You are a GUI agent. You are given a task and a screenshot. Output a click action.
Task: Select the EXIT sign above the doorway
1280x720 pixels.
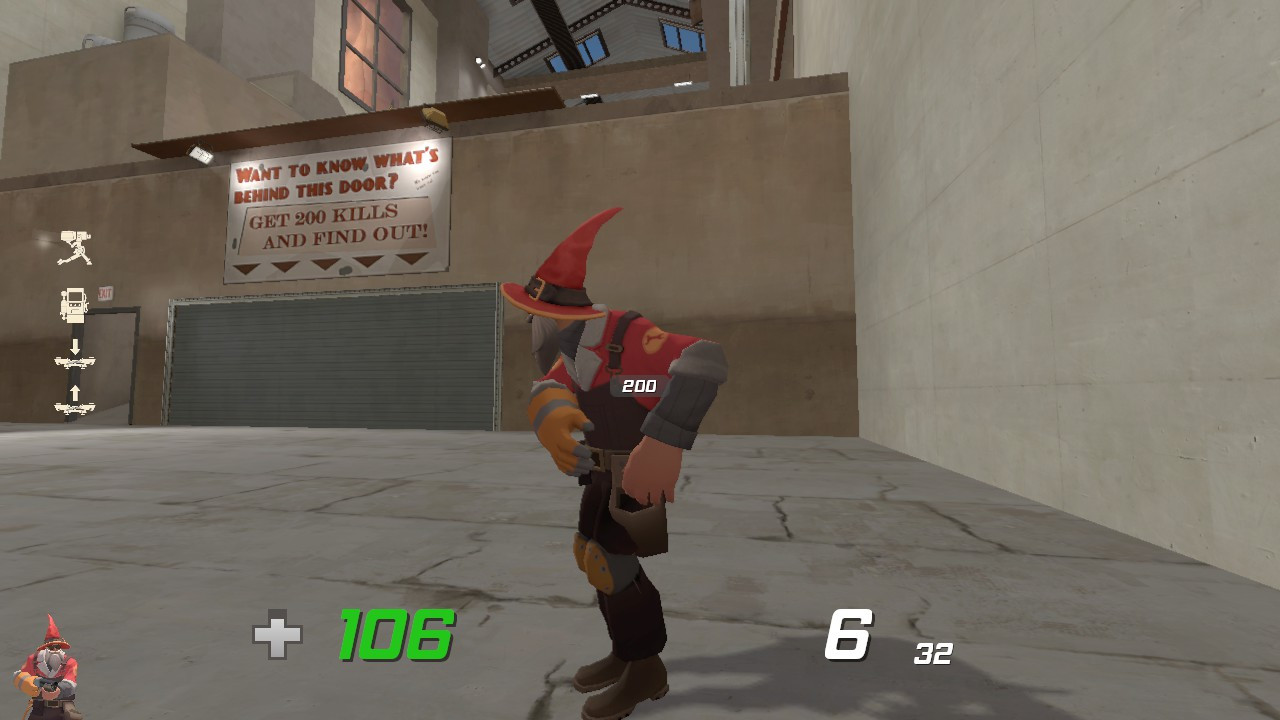click(x=105, y=291)
